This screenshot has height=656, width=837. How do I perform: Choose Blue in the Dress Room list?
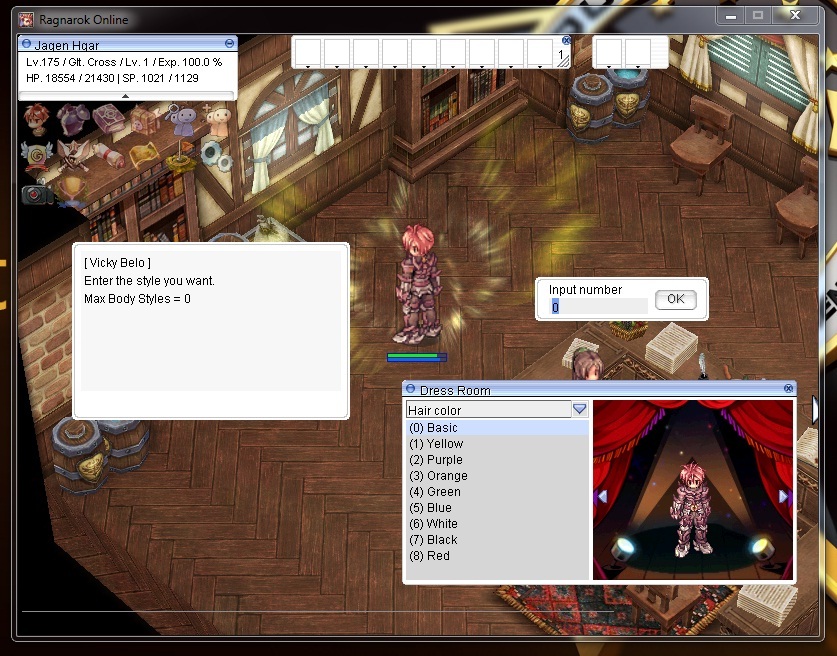[x=439, y=508]
